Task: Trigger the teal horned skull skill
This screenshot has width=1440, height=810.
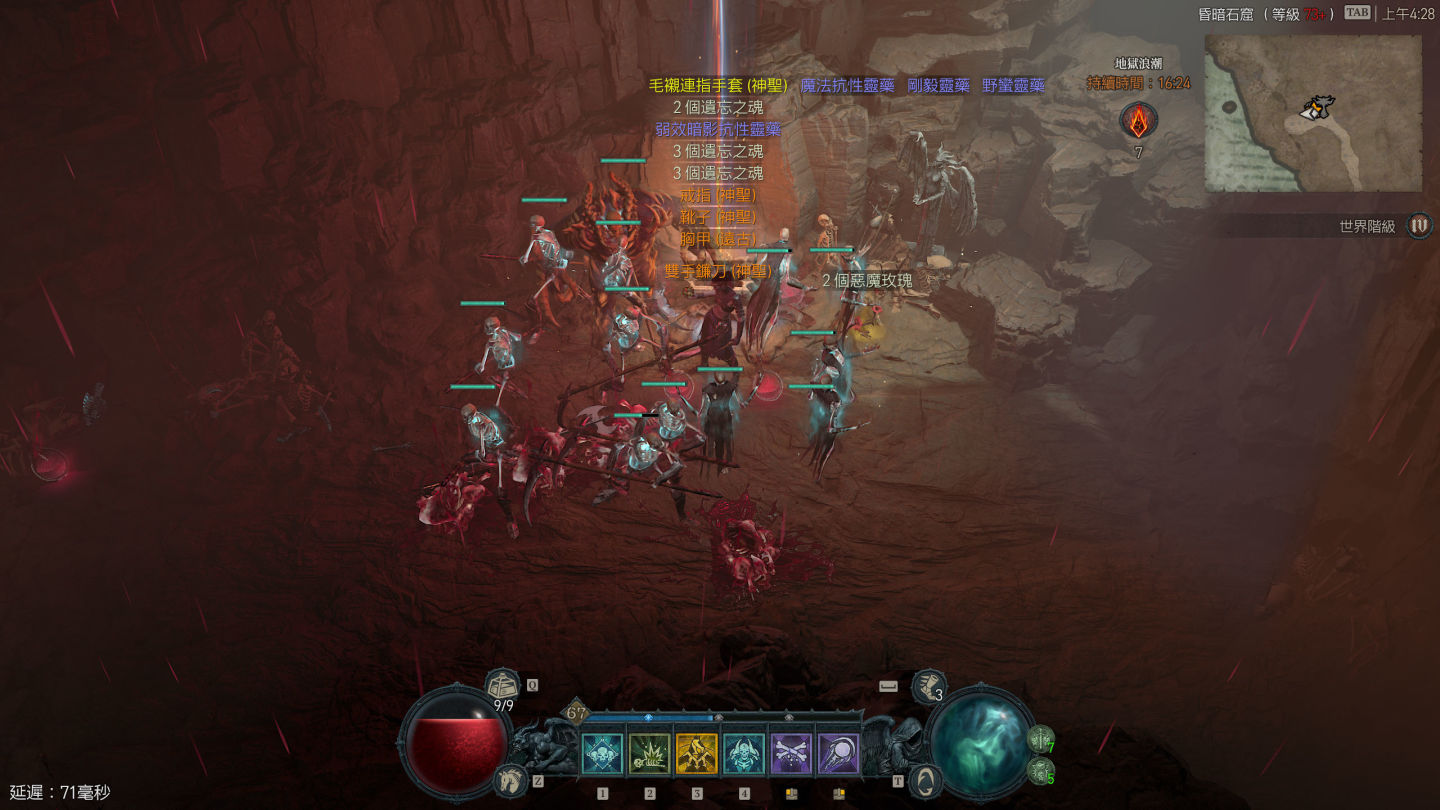Action: point(744,754)
